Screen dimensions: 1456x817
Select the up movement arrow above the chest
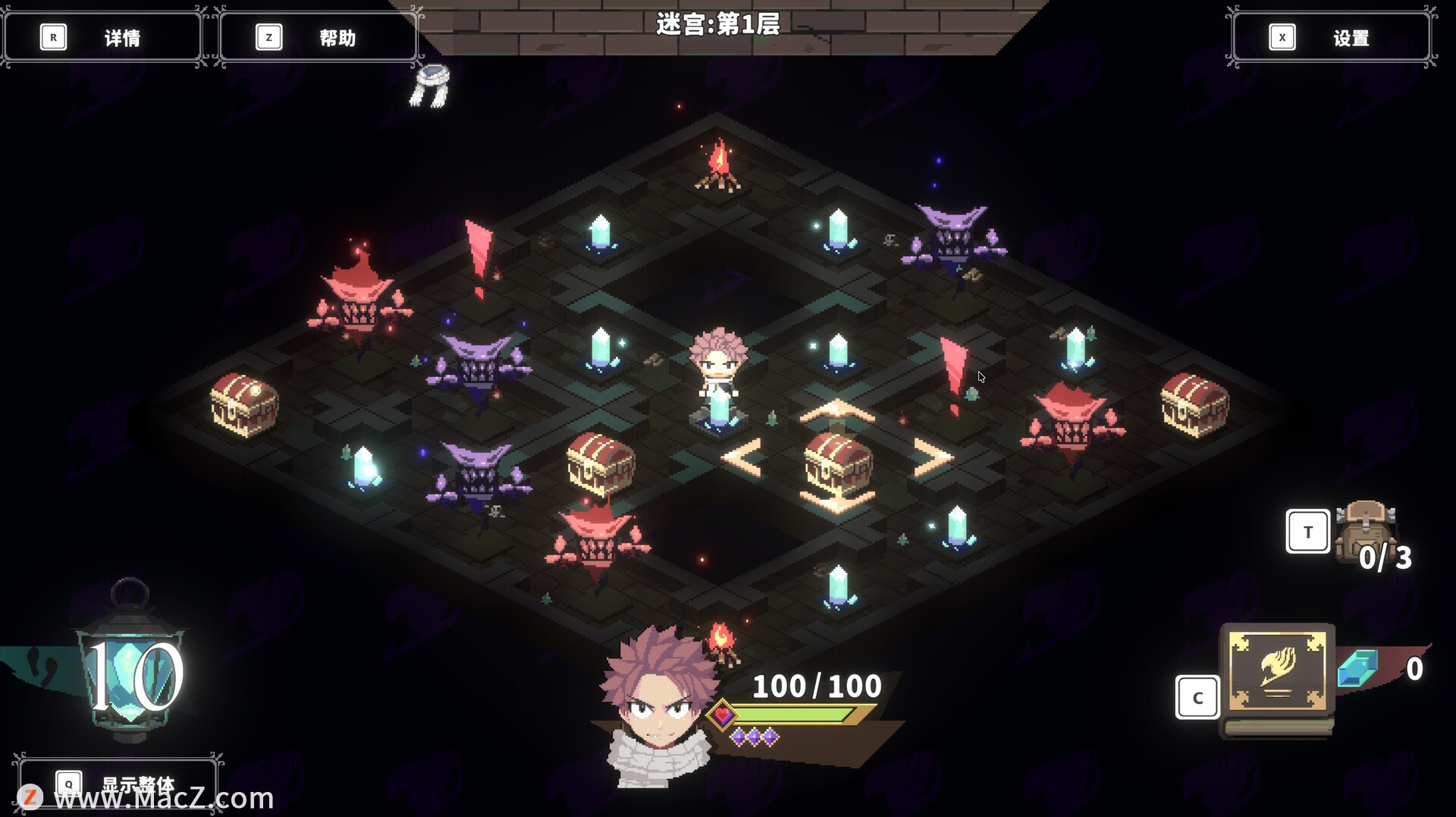click(836, 411)
